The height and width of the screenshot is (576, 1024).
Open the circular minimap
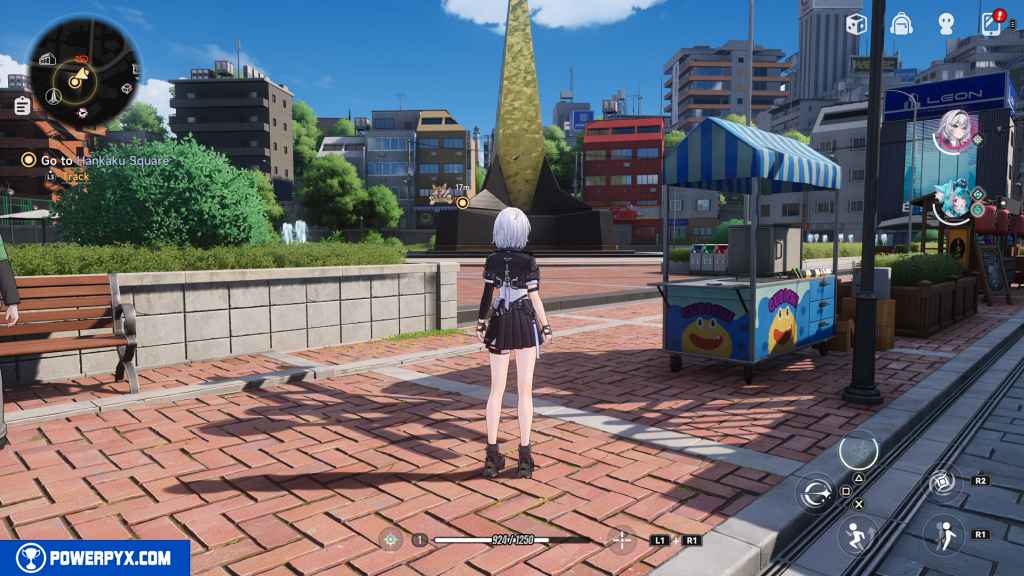pyautogui.click(x=84, y=70)
